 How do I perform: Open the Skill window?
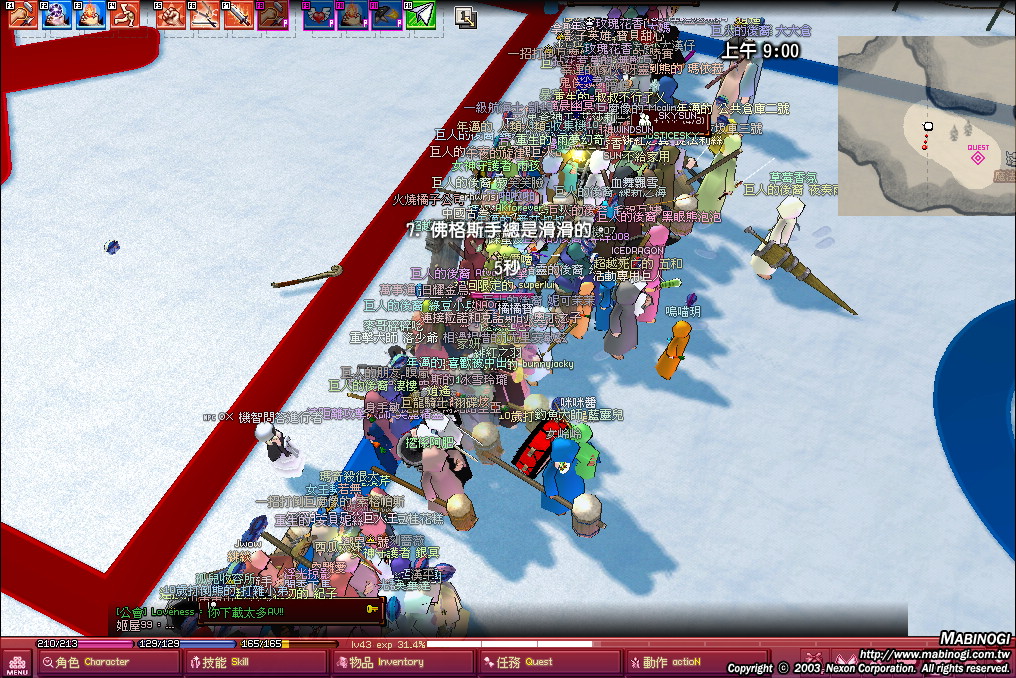255,662
